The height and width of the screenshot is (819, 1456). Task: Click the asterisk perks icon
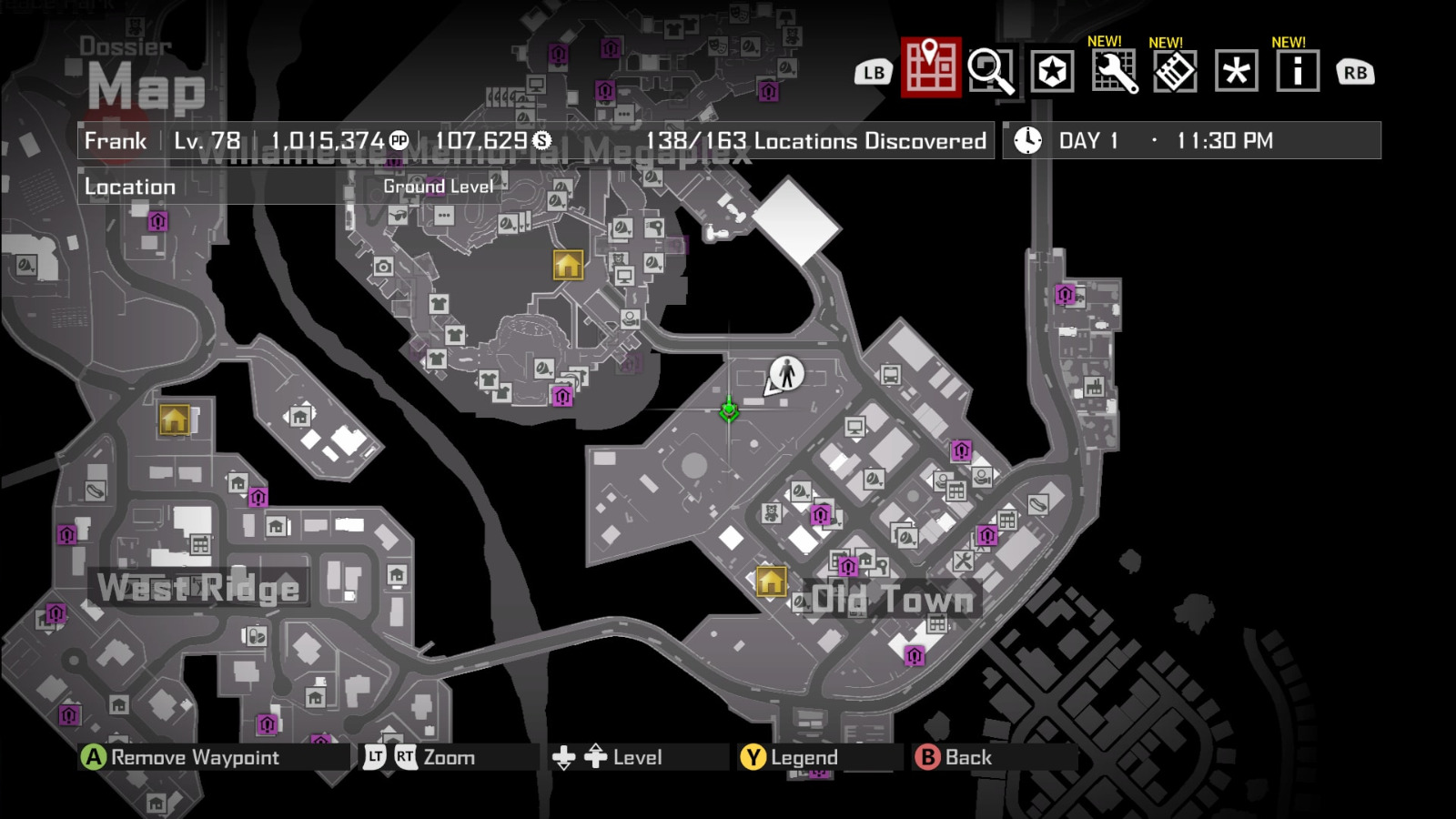pos(1235,71)
